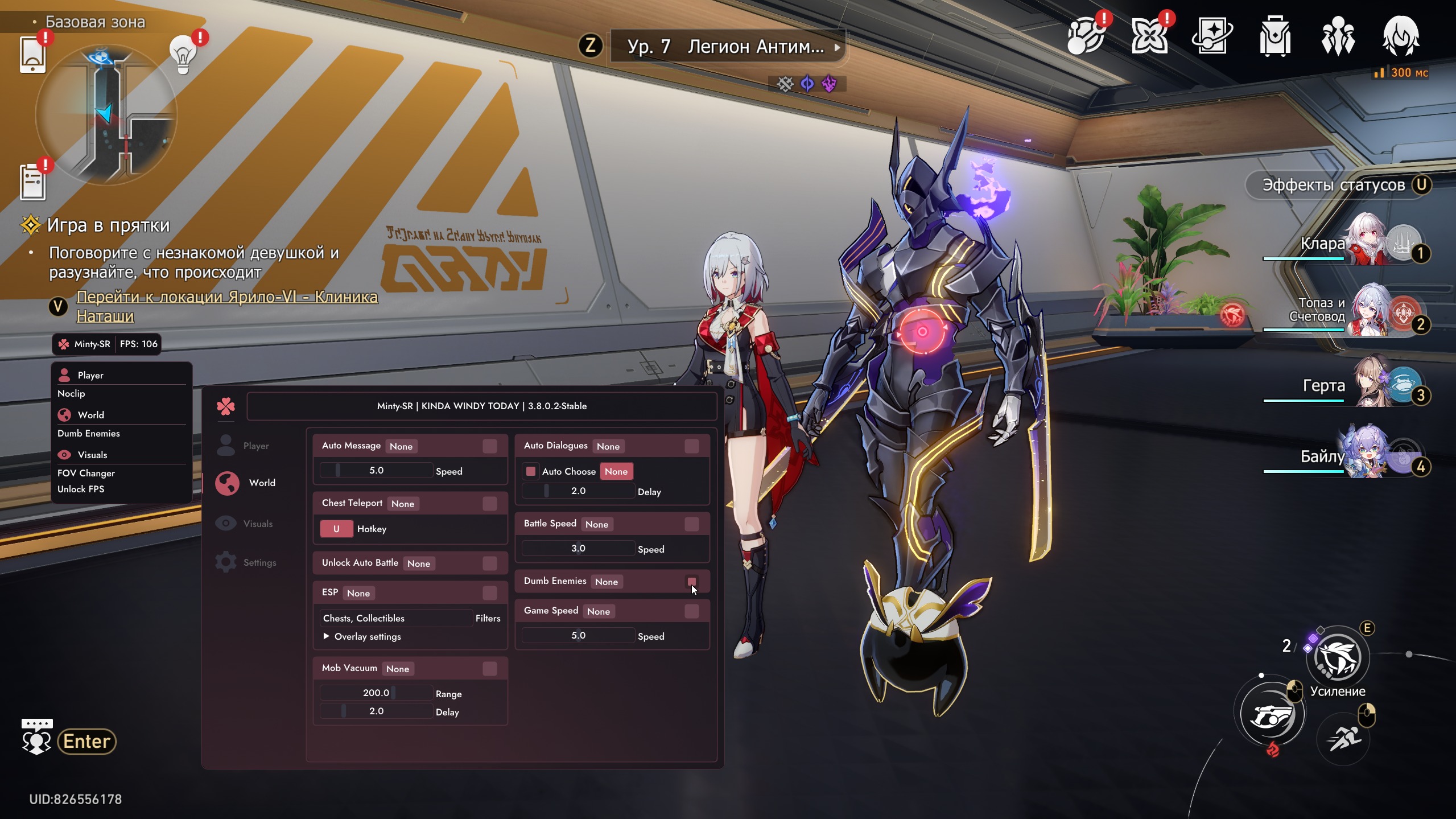Screen dimensions: 1456x819
Task: Enable the Chest Teleport checkbox
Action: coord(489,504)
